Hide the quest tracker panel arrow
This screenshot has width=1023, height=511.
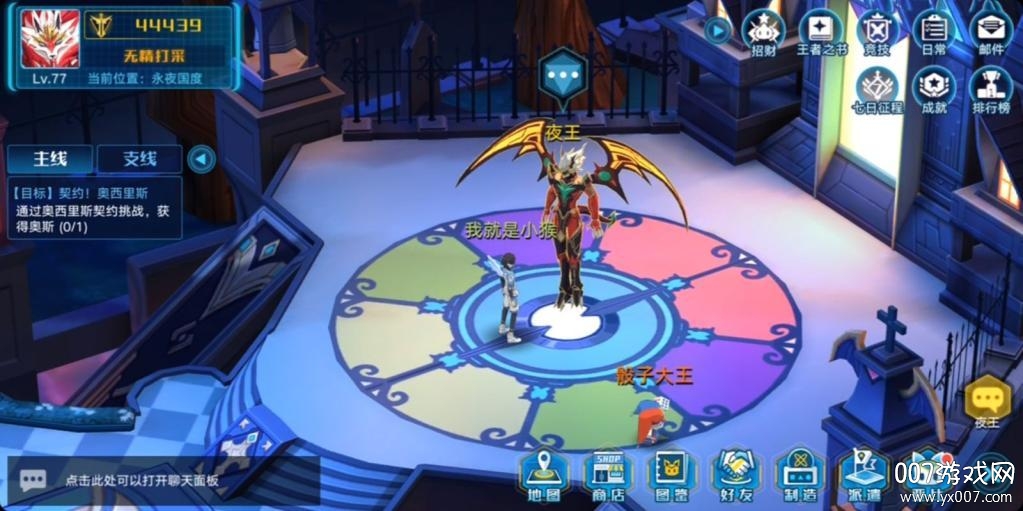click(202, 158)
